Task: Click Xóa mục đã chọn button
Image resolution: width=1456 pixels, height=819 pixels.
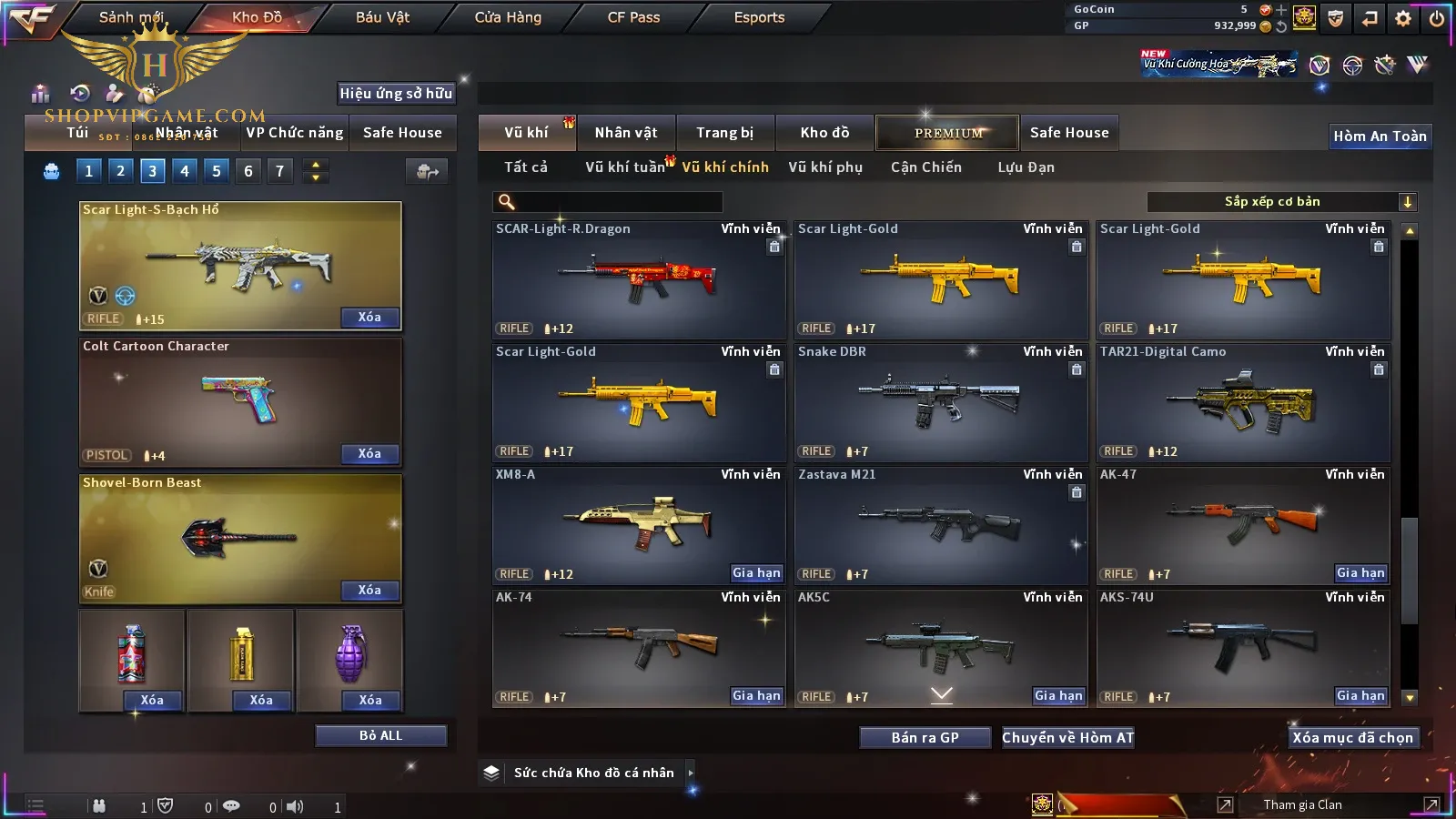Action: 1352,738
